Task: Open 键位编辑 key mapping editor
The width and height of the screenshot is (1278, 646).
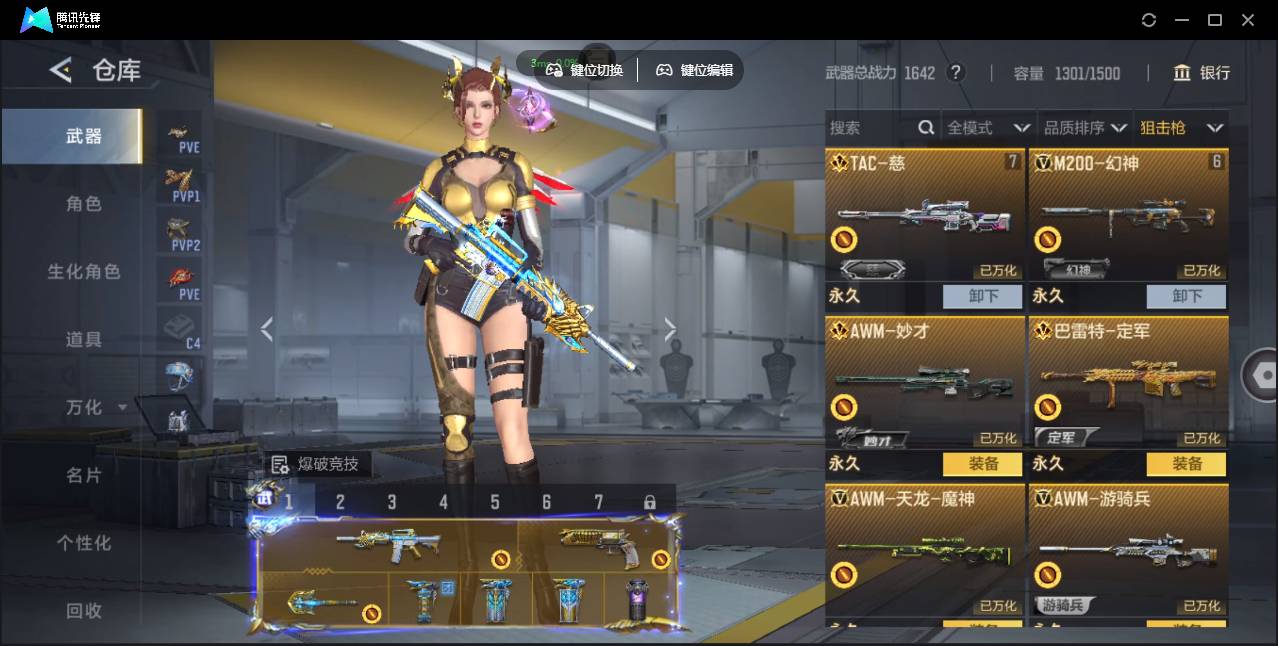Action: click(x=694, y=70)
